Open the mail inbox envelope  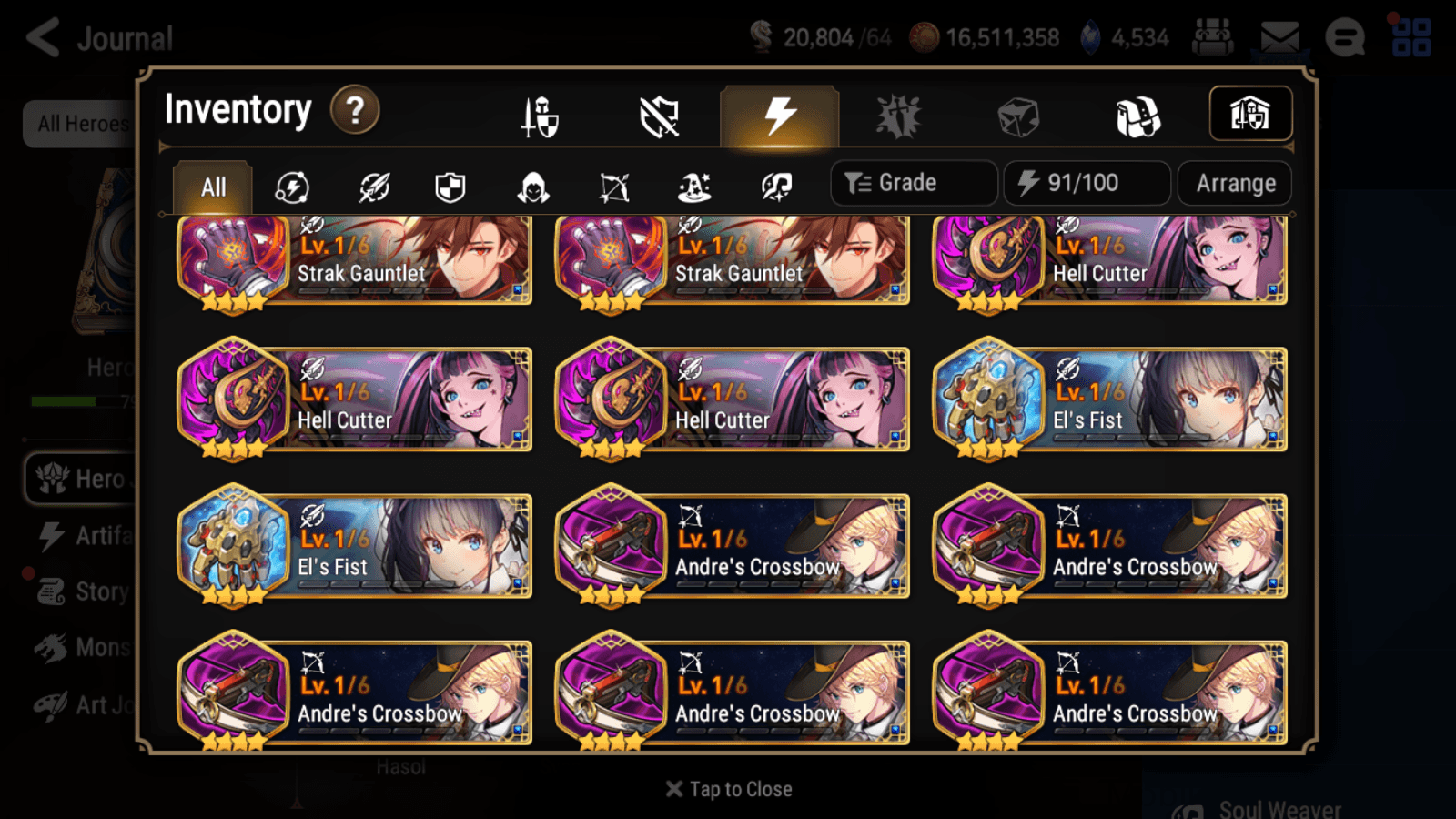click(1279, 36)
